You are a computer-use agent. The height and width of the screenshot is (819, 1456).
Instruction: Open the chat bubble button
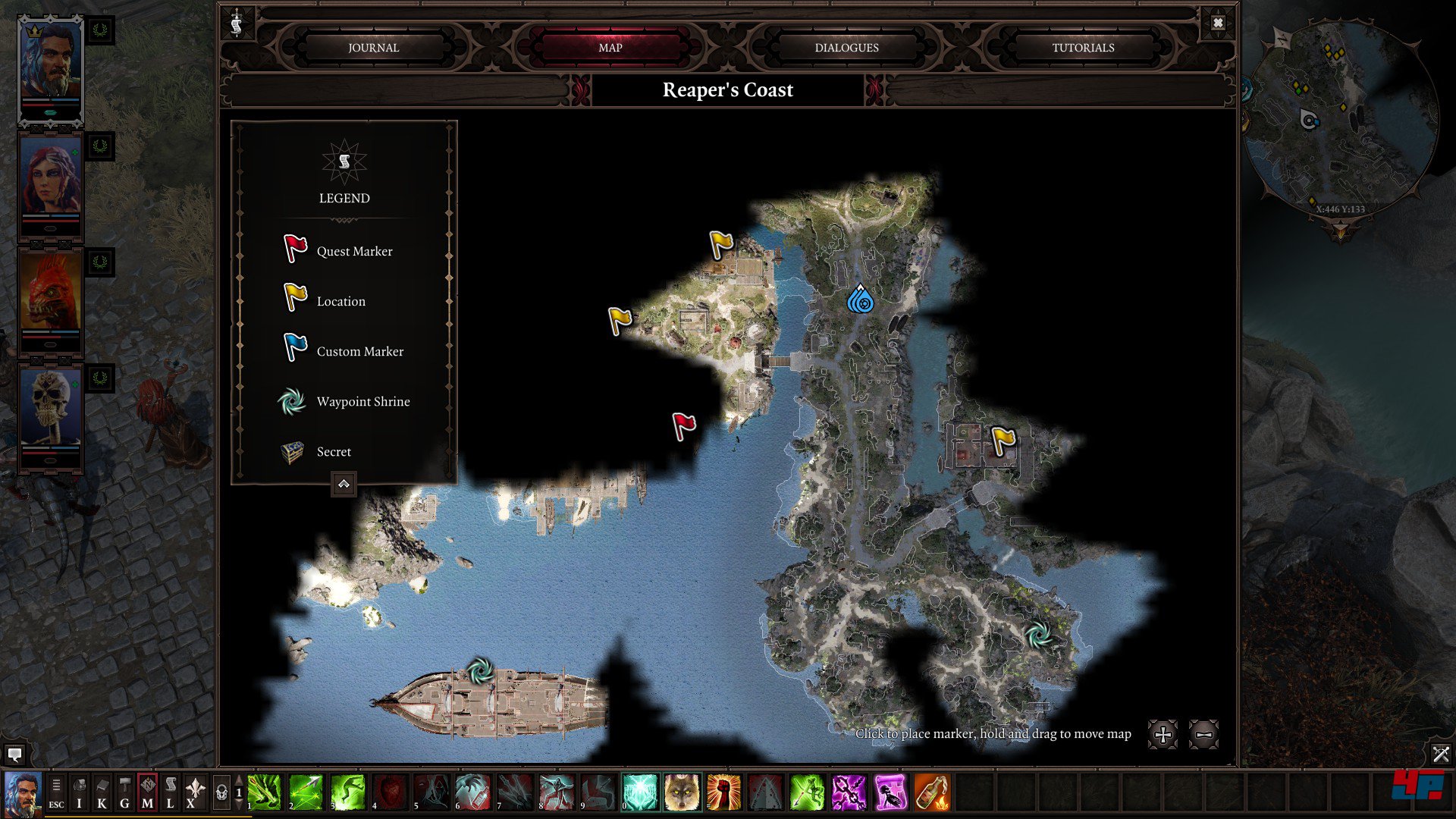(14, 754)
